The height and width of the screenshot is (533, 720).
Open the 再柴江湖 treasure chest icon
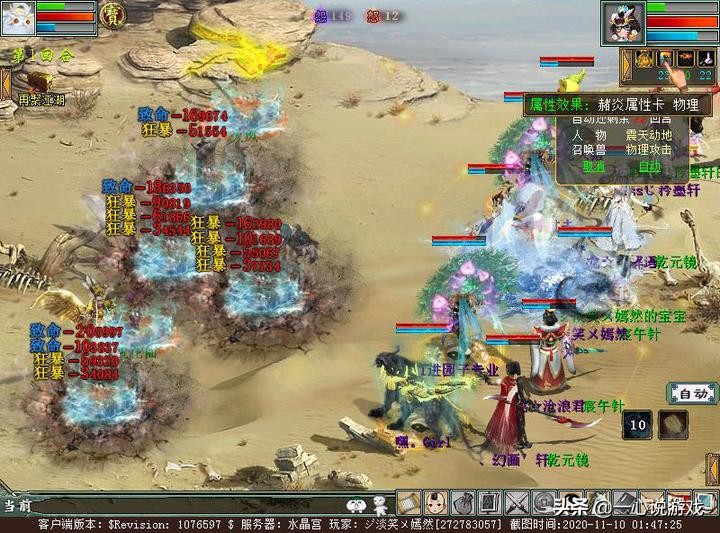click(x=38, y=84)
